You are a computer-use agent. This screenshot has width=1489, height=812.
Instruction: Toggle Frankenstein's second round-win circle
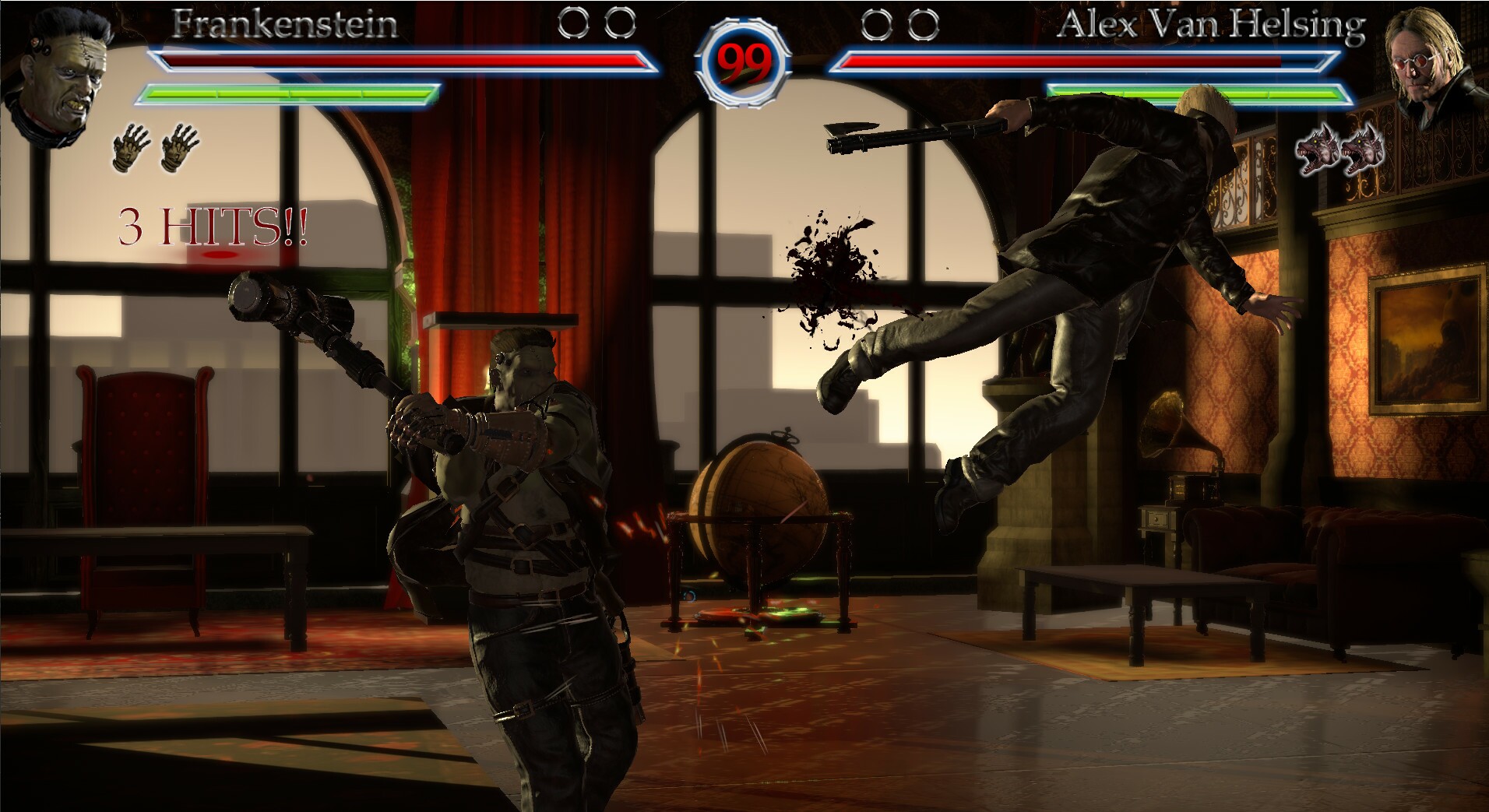click(619, 22)
